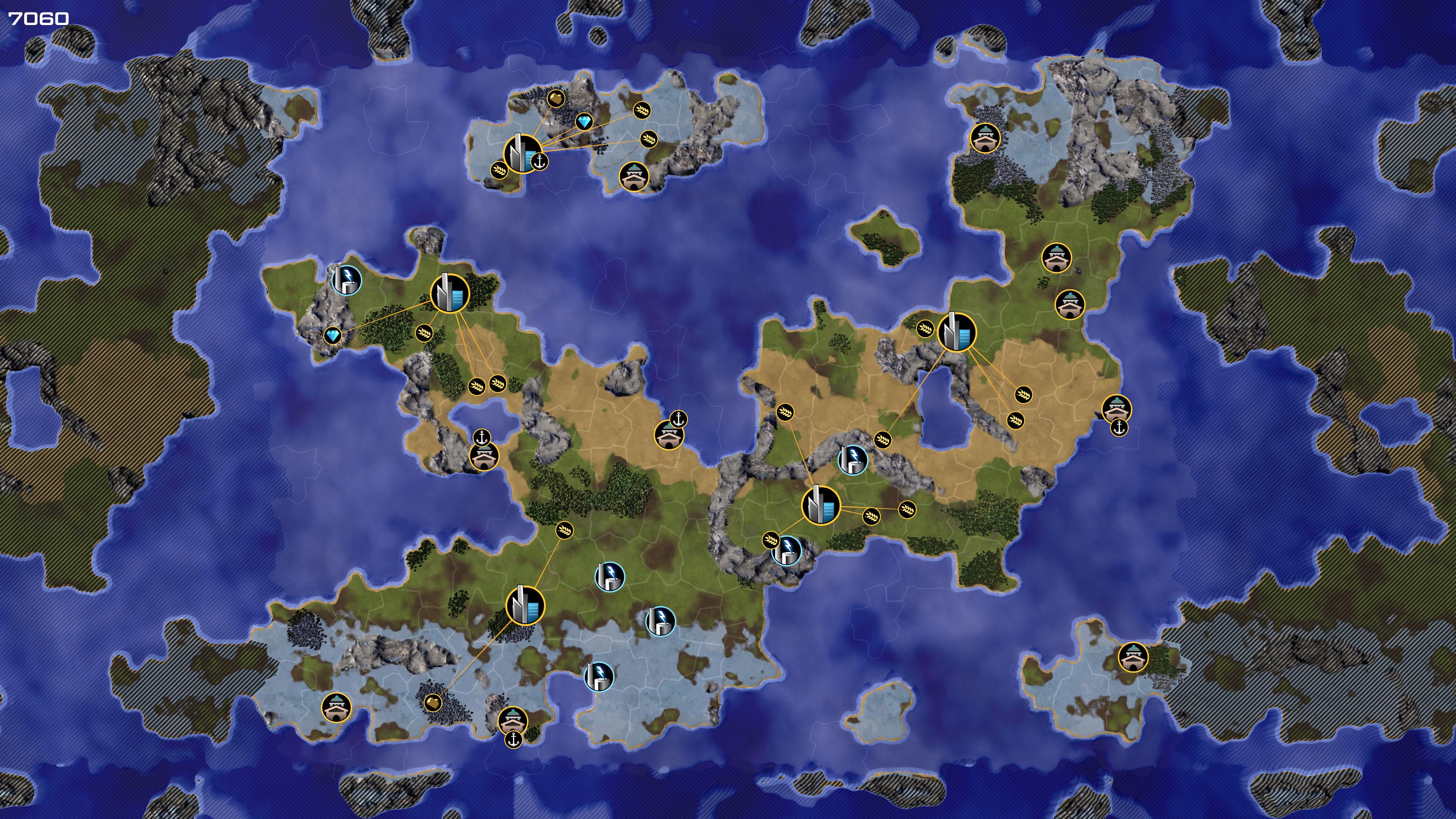1456x819 pixels.
Task: Select the diamond marker on the northern snowy island
Action: click(584, 121)
